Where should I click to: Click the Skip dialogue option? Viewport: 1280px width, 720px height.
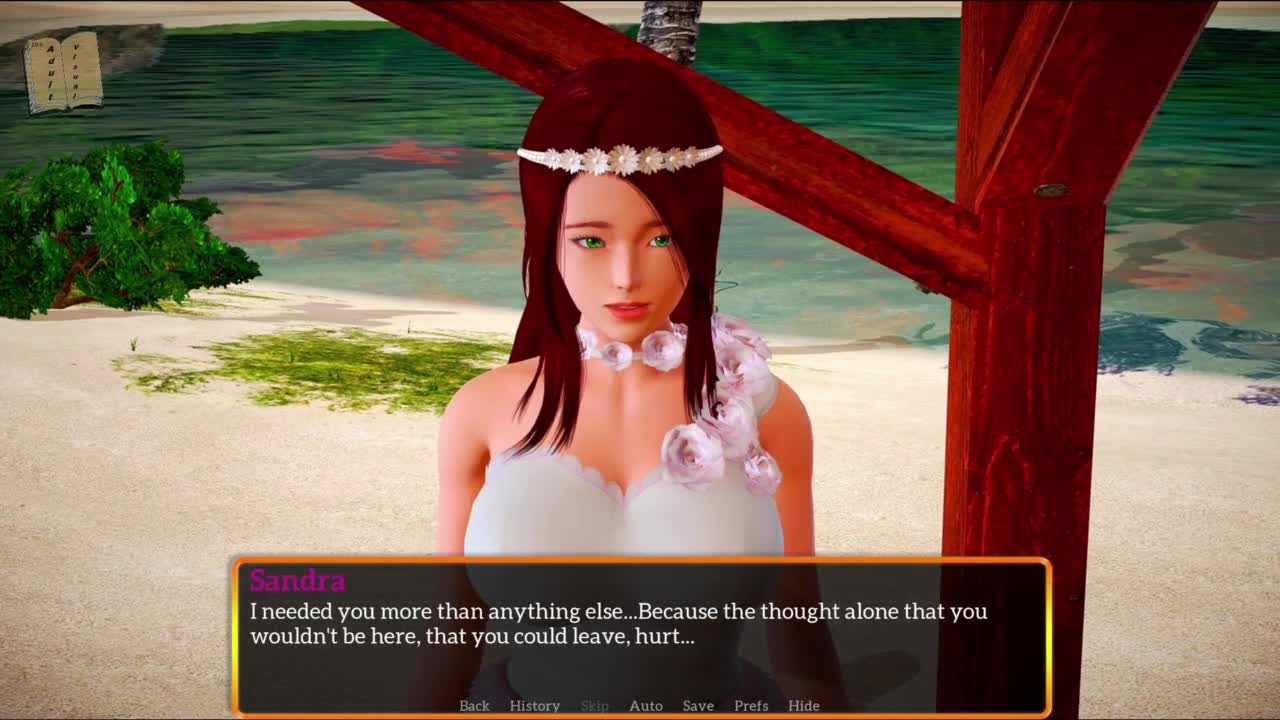click(594, 705)
